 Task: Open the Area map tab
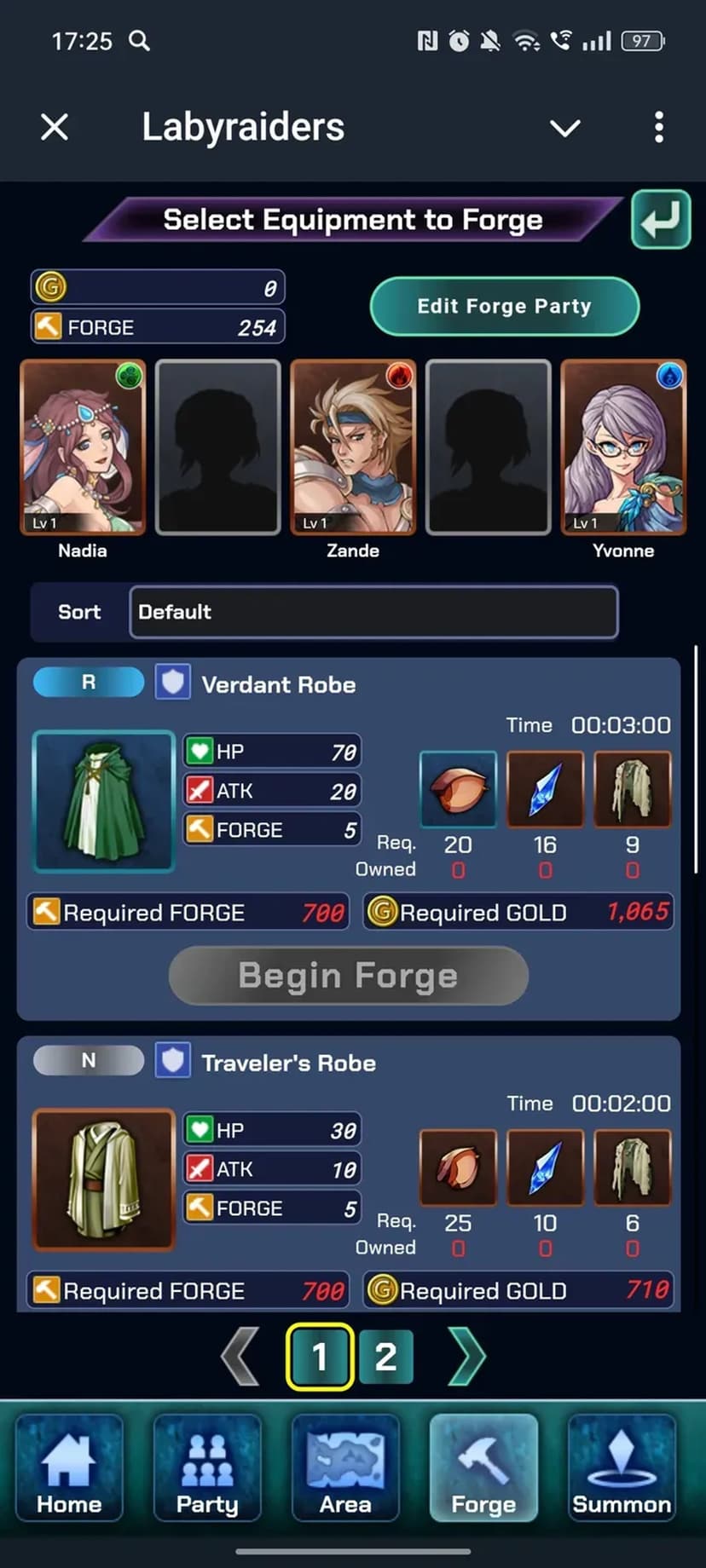345,1467
